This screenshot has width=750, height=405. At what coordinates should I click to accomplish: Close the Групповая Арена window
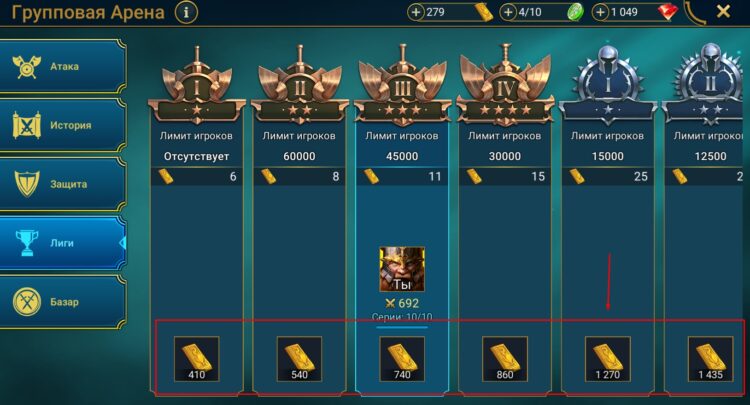(723, 12)
